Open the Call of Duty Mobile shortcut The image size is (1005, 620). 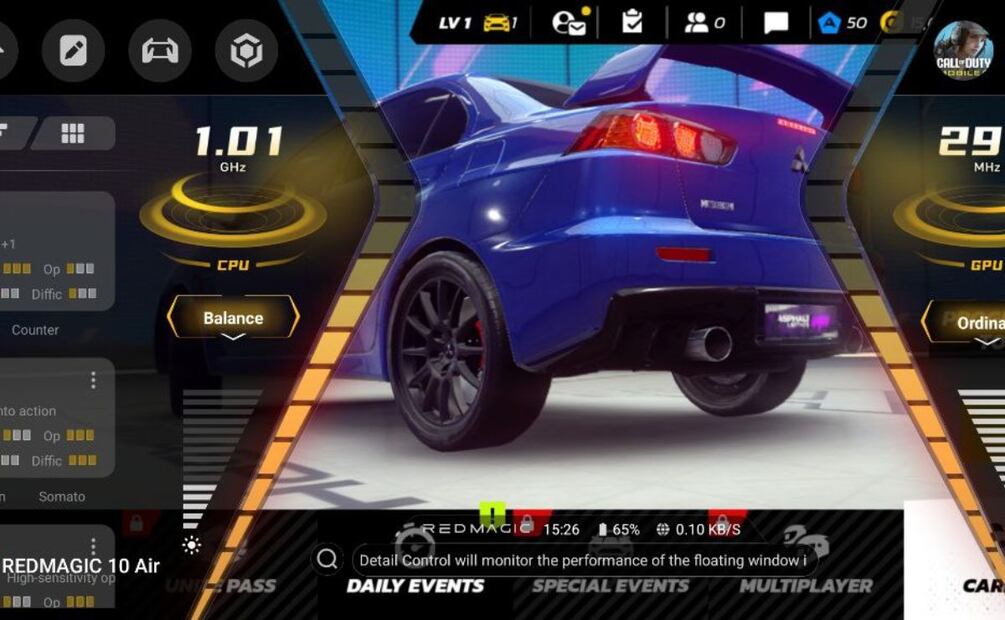pyautogui.click(x=963, y=50)
